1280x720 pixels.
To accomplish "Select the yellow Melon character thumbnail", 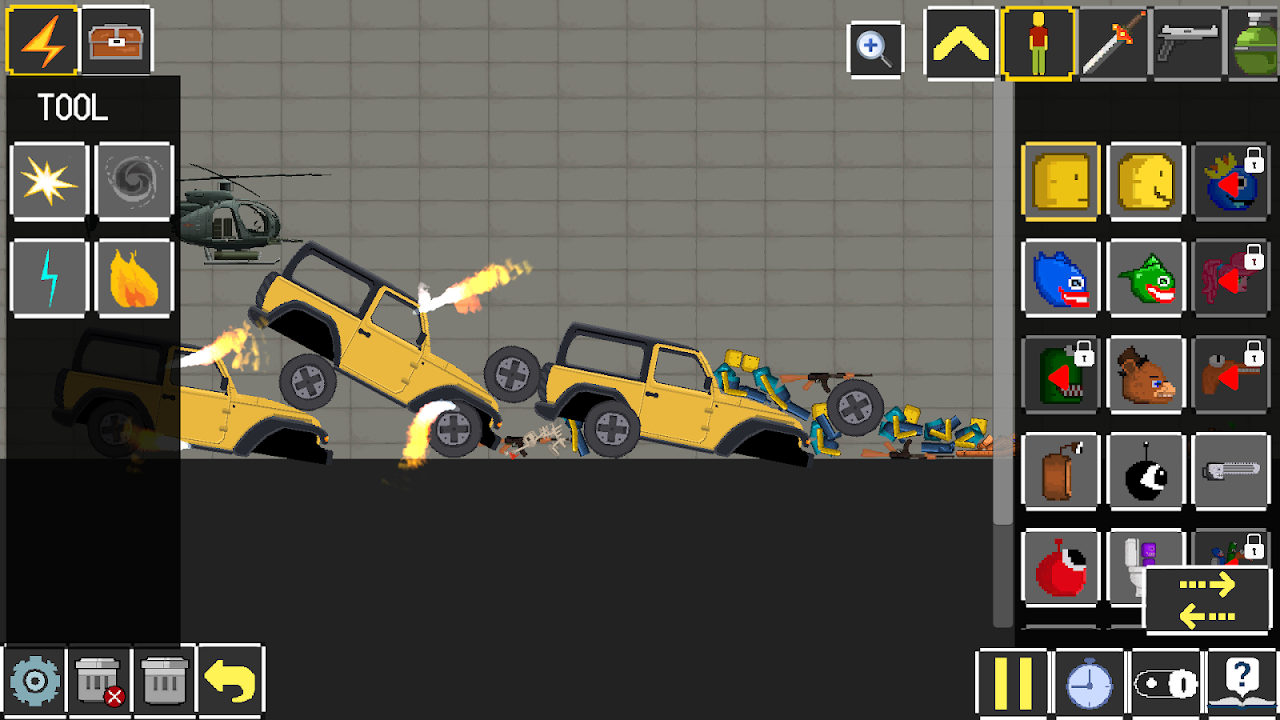I will pos(1060,182).
